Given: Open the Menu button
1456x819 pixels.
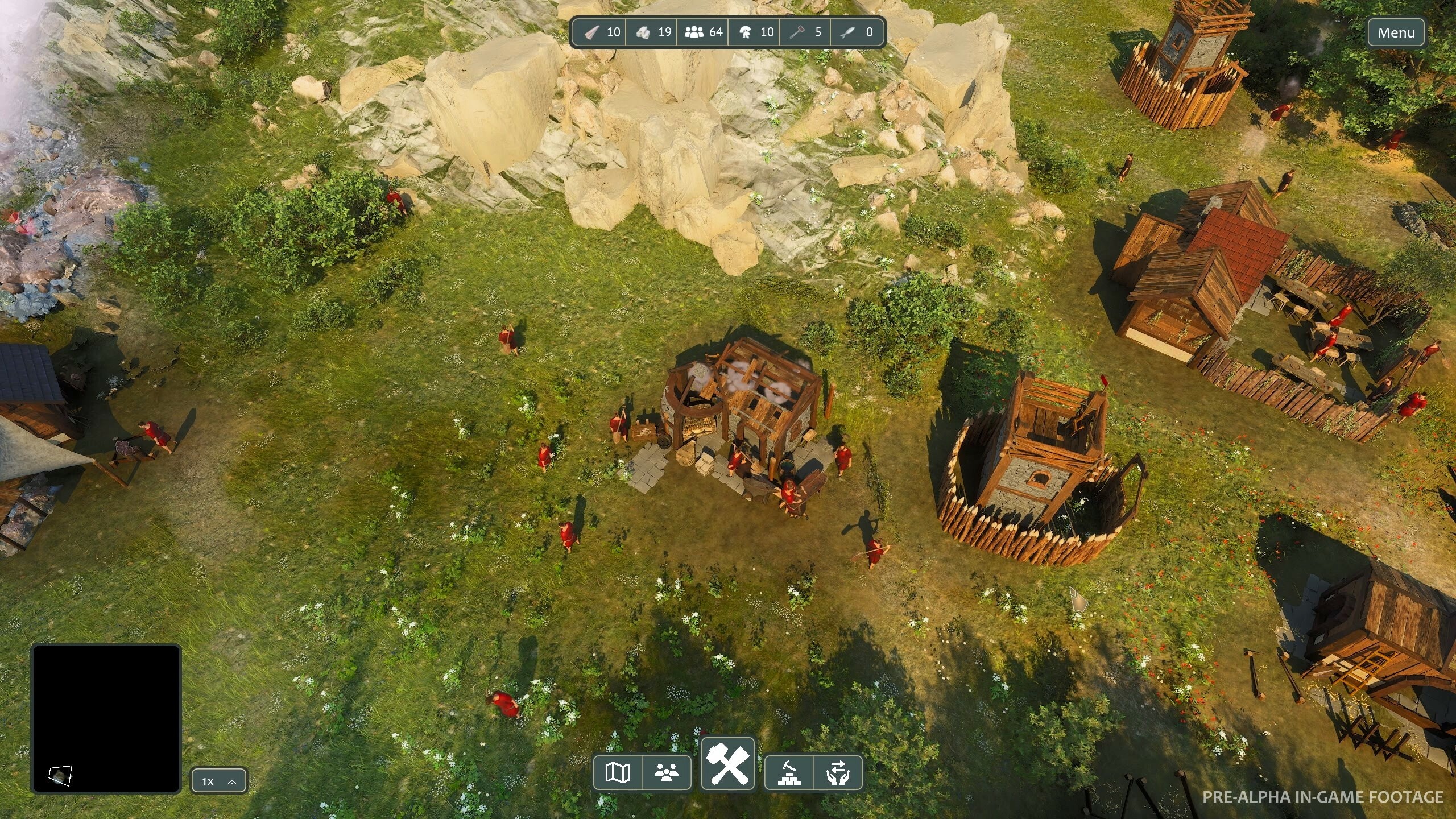Looking at the screenshot, I should (1396, 32).
